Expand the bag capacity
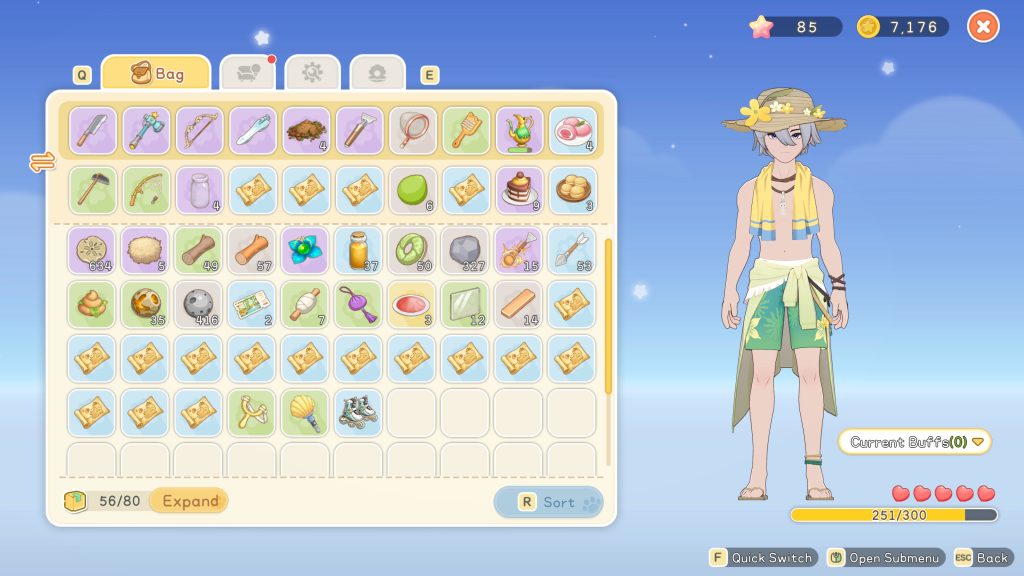This screenshot has height=576, width=1024. coord(189,501)
